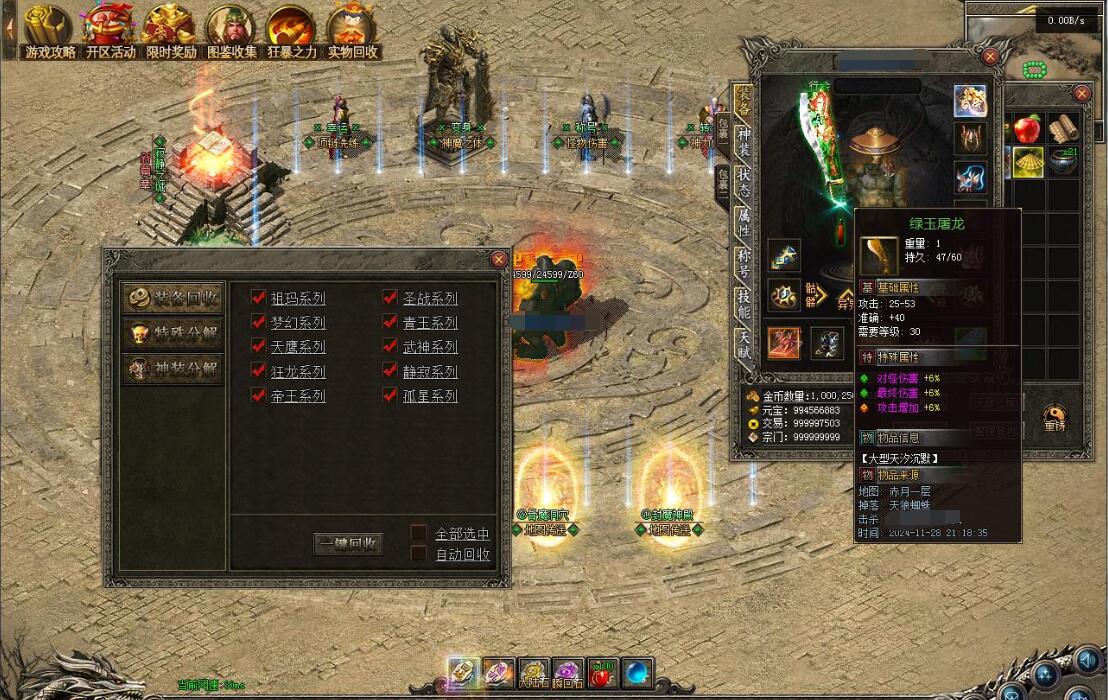
Task: Open the 实物回收 recycle menu
Action: tap(352, 30)
